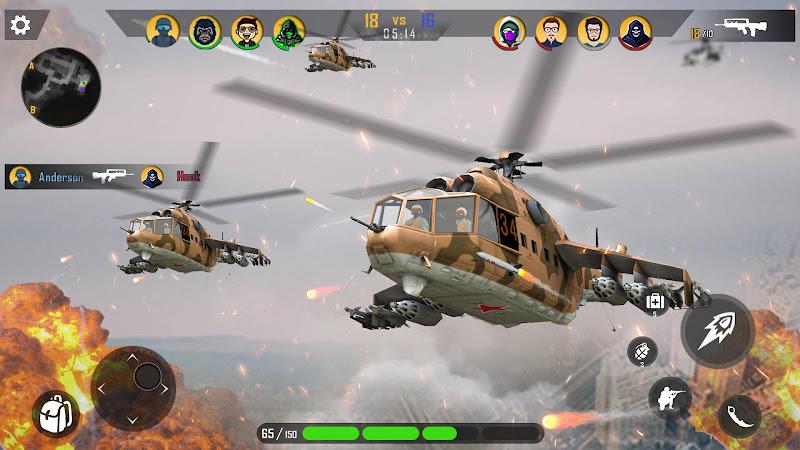Select the grim reaper enemy avatar in the top bar
800x450 pixels.
(x=635, y=33)
